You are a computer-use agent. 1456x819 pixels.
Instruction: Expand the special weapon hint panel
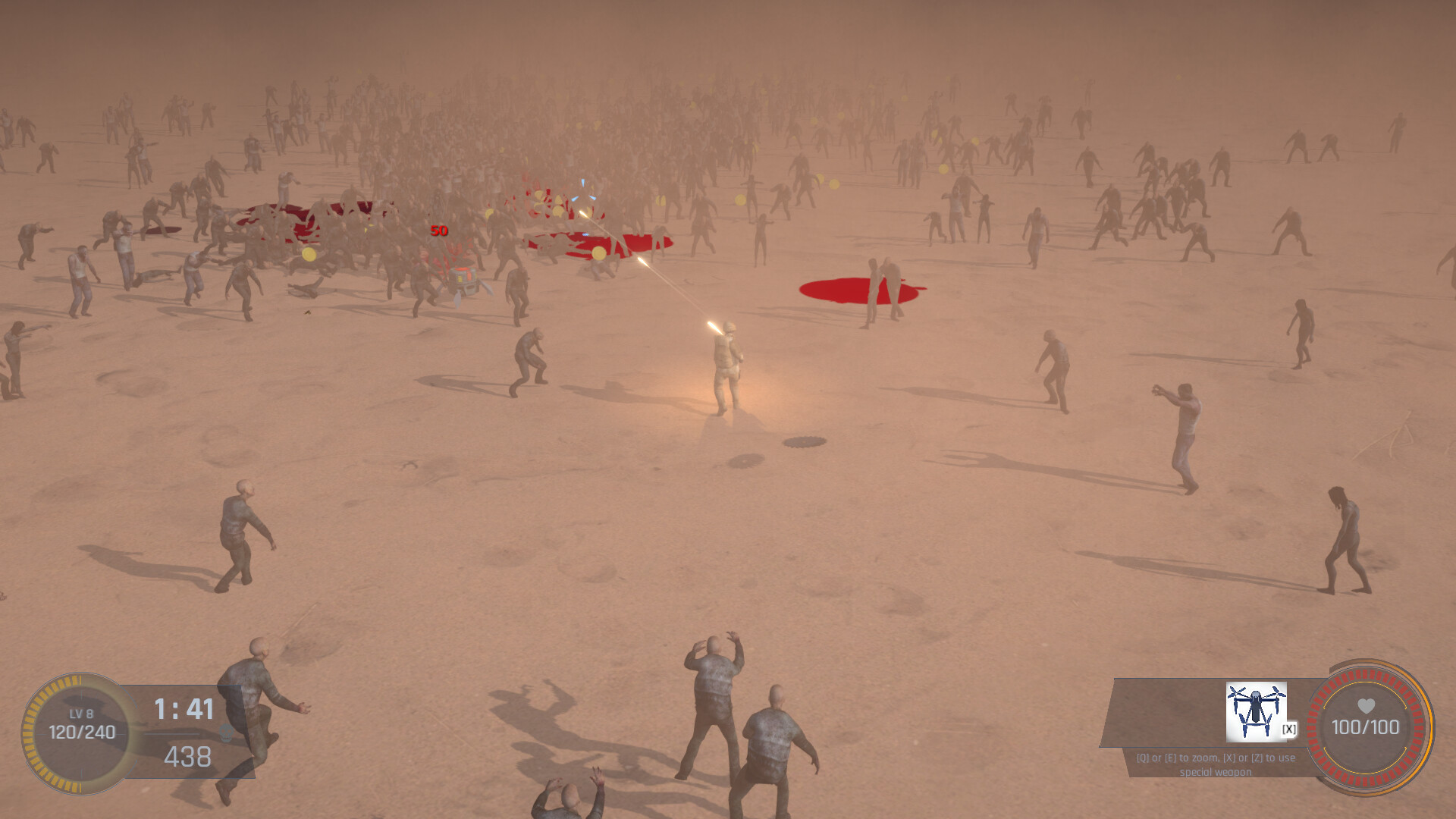click(x=1213, y=762)
